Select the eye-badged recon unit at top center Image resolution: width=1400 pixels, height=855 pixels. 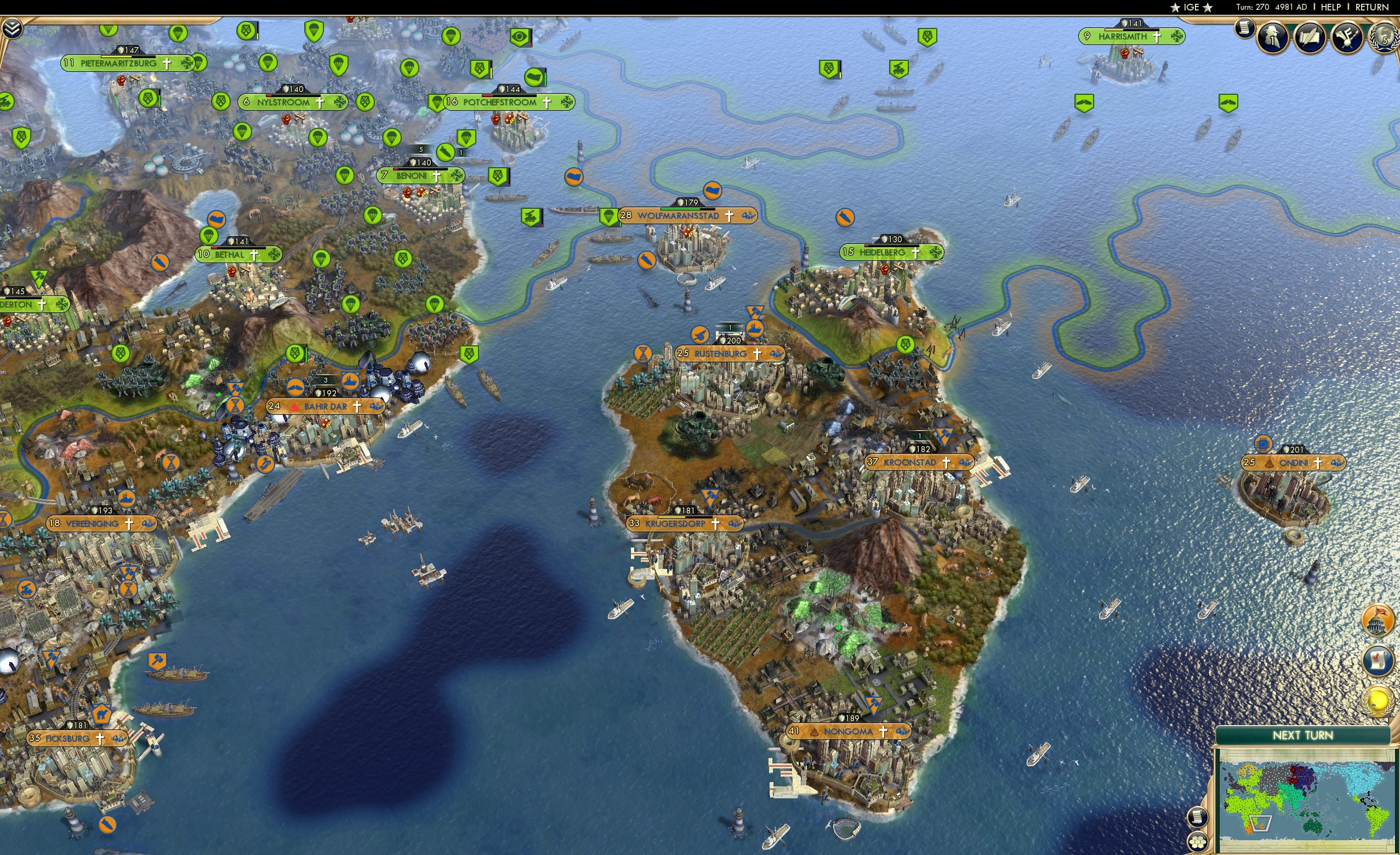click(x=520, y=37)
